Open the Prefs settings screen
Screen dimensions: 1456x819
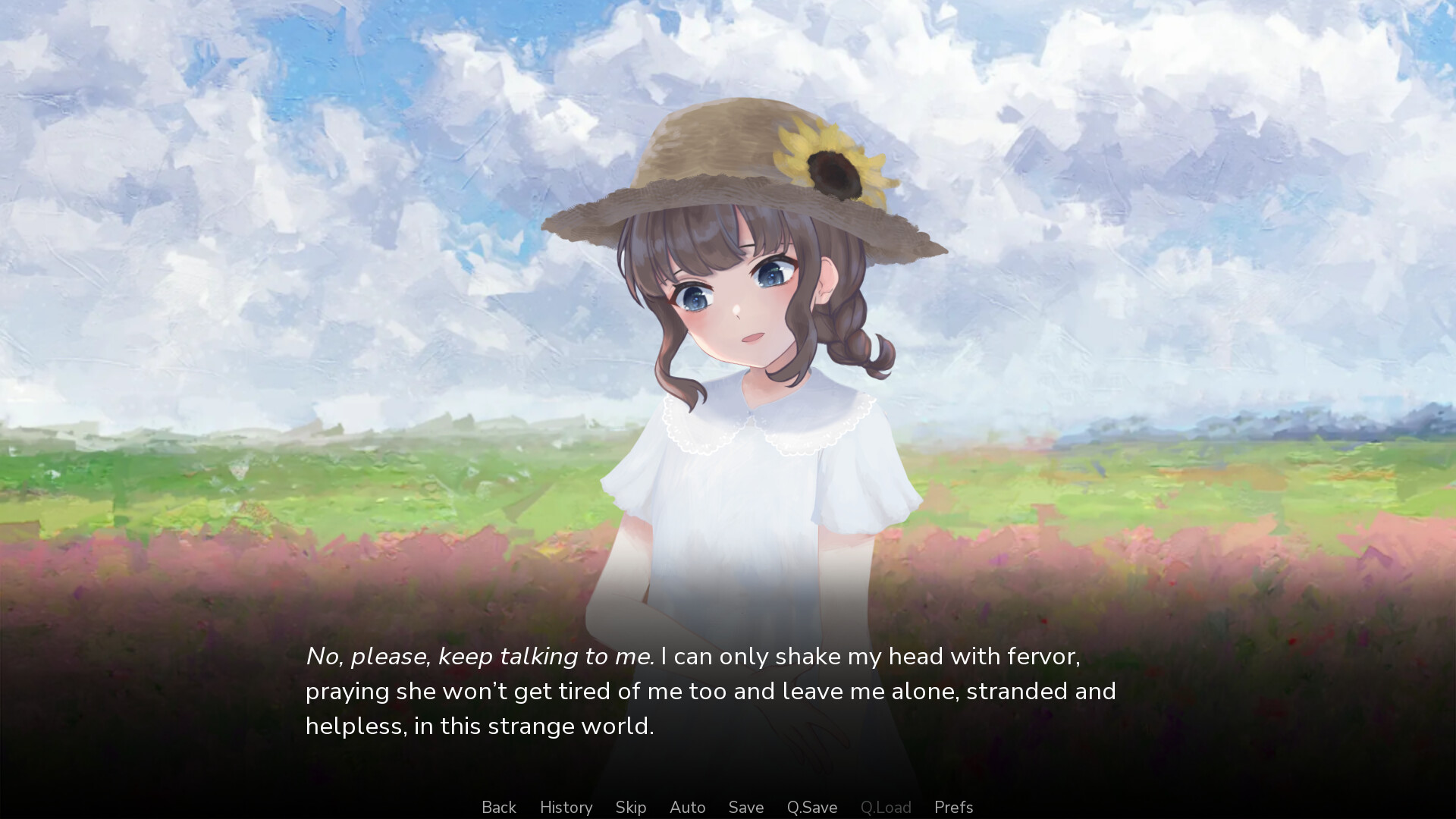(x=953, y=807)
